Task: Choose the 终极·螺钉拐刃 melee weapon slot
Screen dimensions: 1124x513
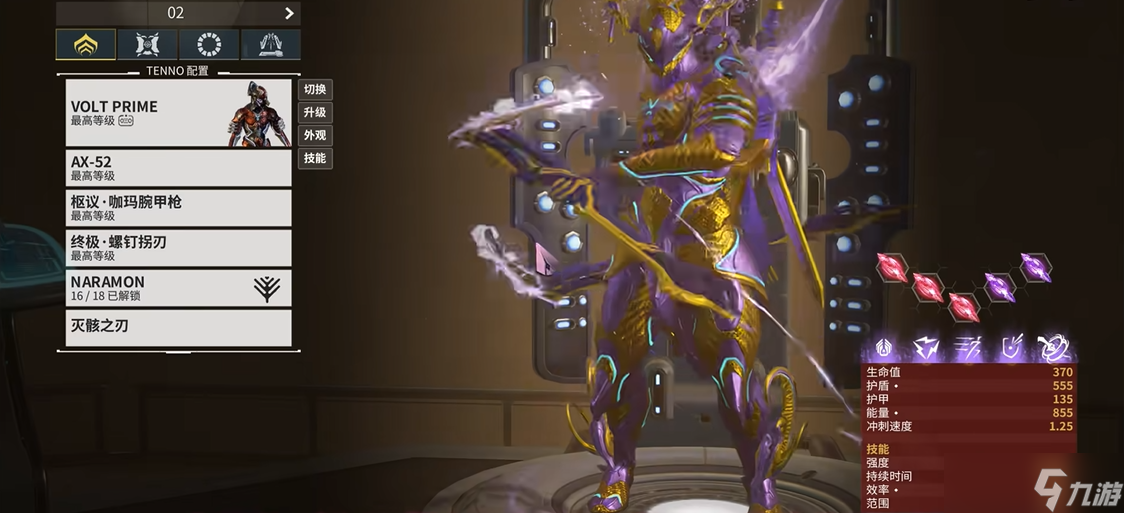Action: click(x=178, y=248)
